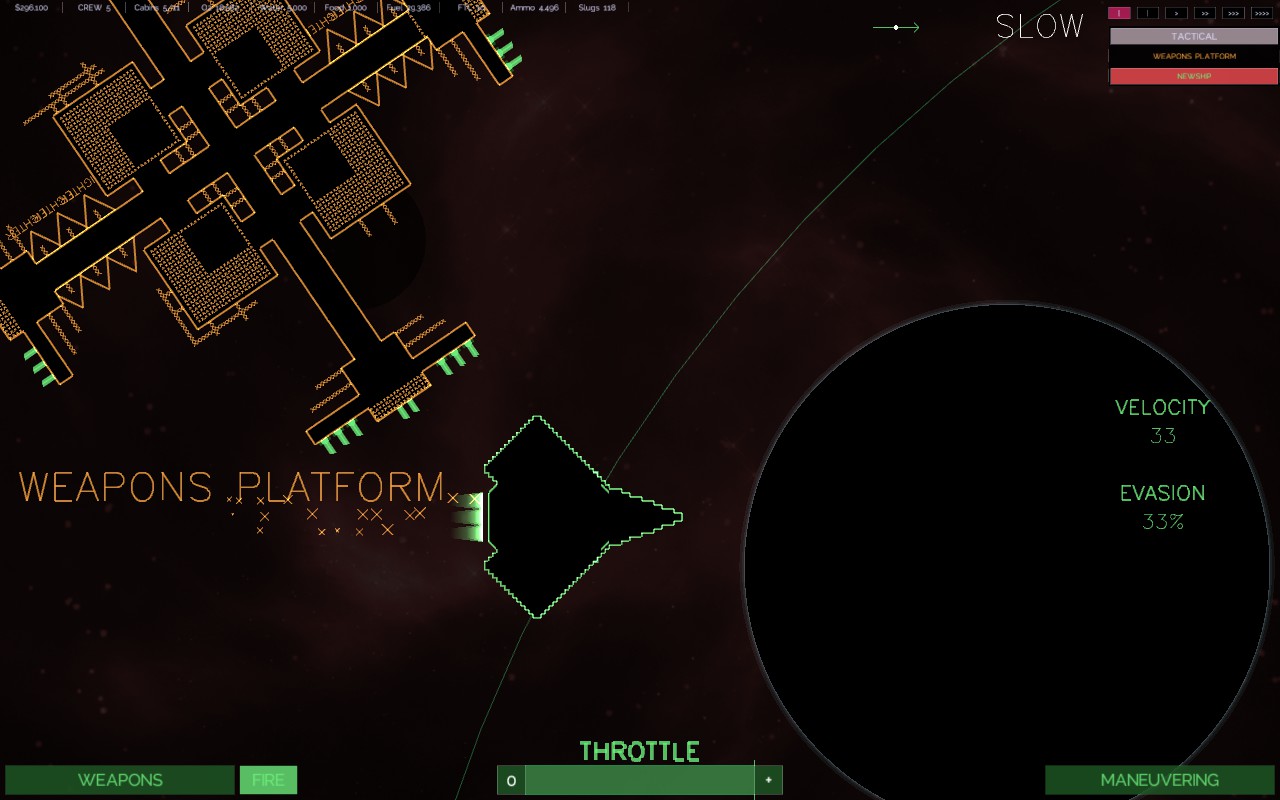1280x800 pixels.
Task: Open the Maneuvering panel
Action: click(1159, 780)
